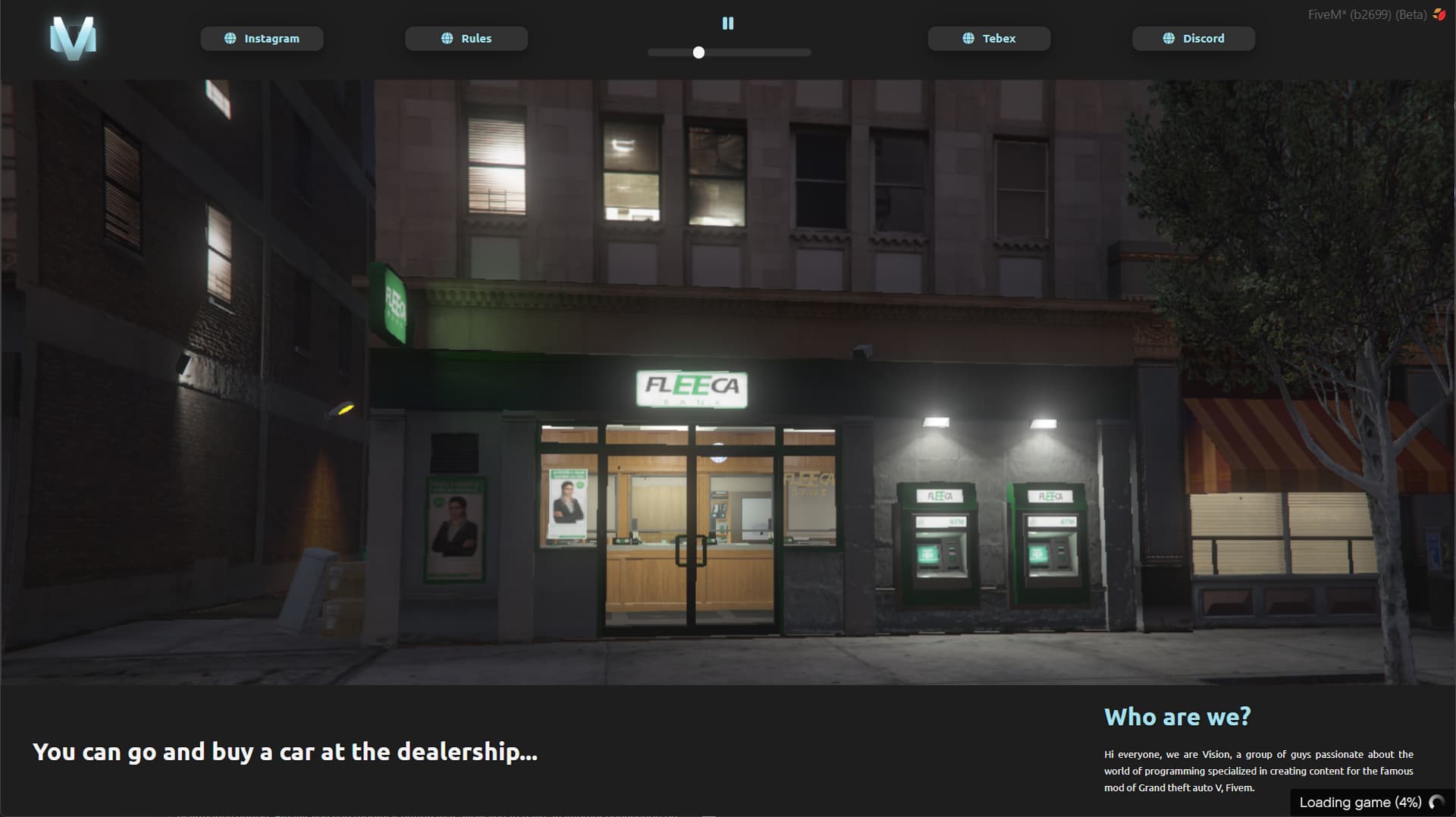This screenshot has height=817, width=1456.
Task: Open the Tebex store button
Action: click(x=989, y=39)
